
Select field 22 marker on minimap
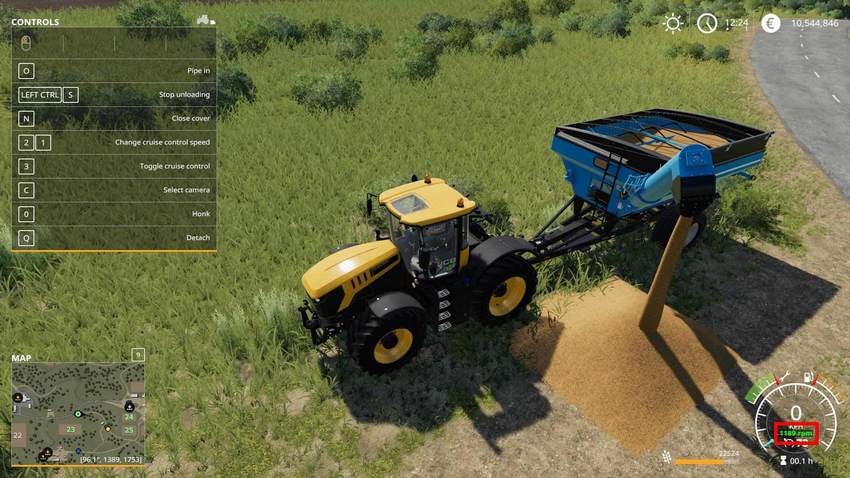pos(18,436)
